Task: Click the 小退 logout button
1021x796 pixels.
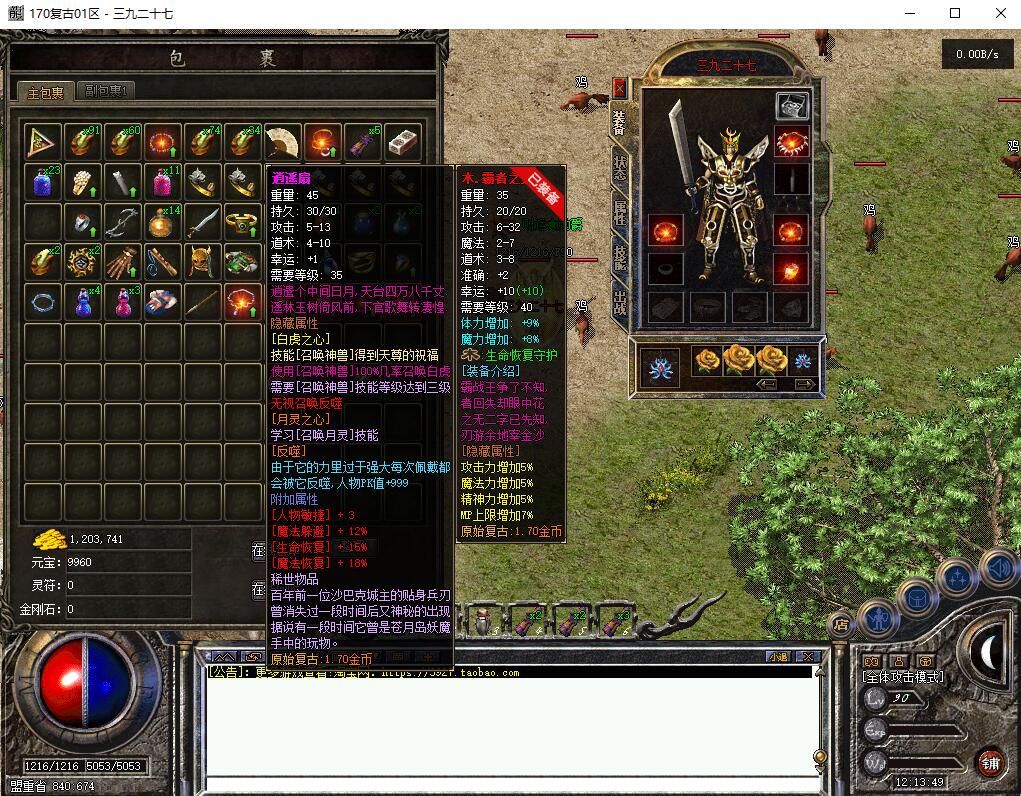Action: [779, 657]
